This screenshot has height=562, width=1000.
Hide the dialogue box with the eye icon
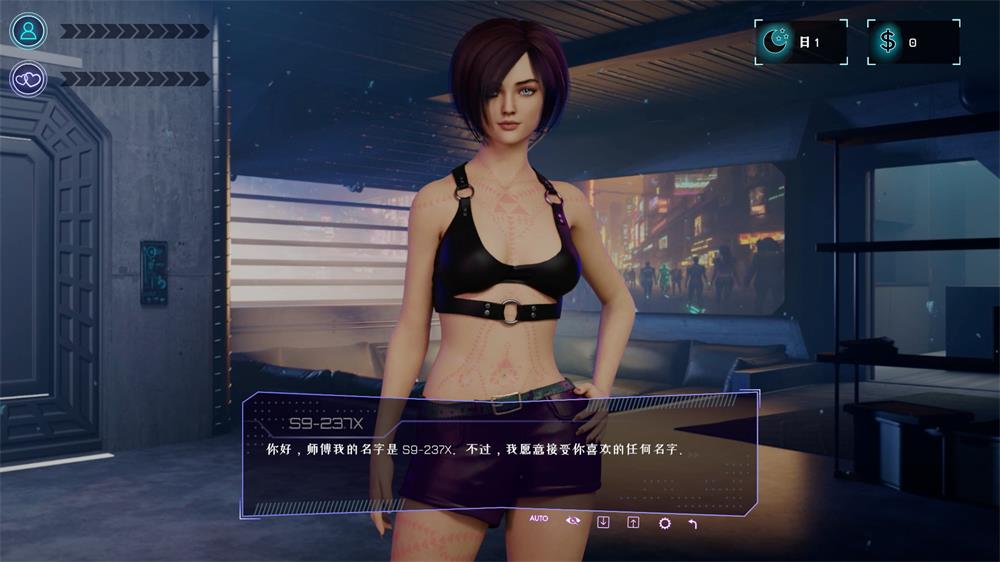point(572,520)
